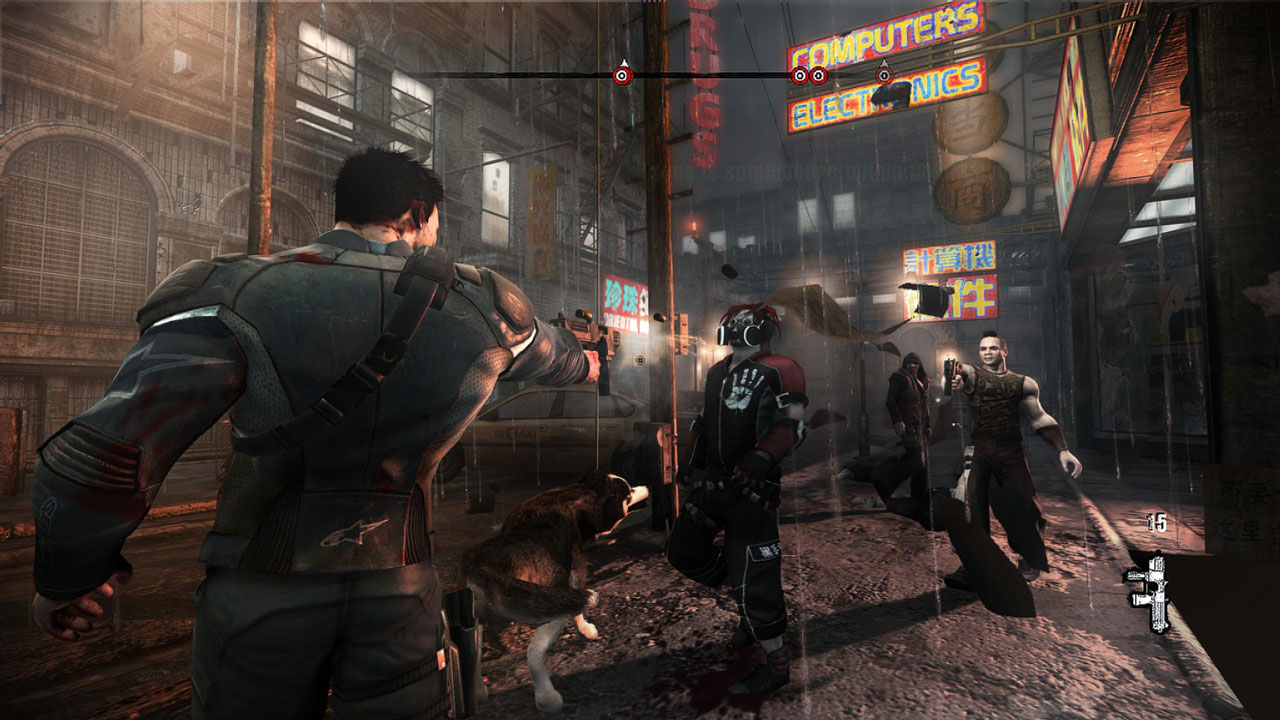Click the enemy marker over the Electronics sign
Image resolution: width=1280 pixels, height=720 pixels.
pyautogui.click(x=884, y=76)
